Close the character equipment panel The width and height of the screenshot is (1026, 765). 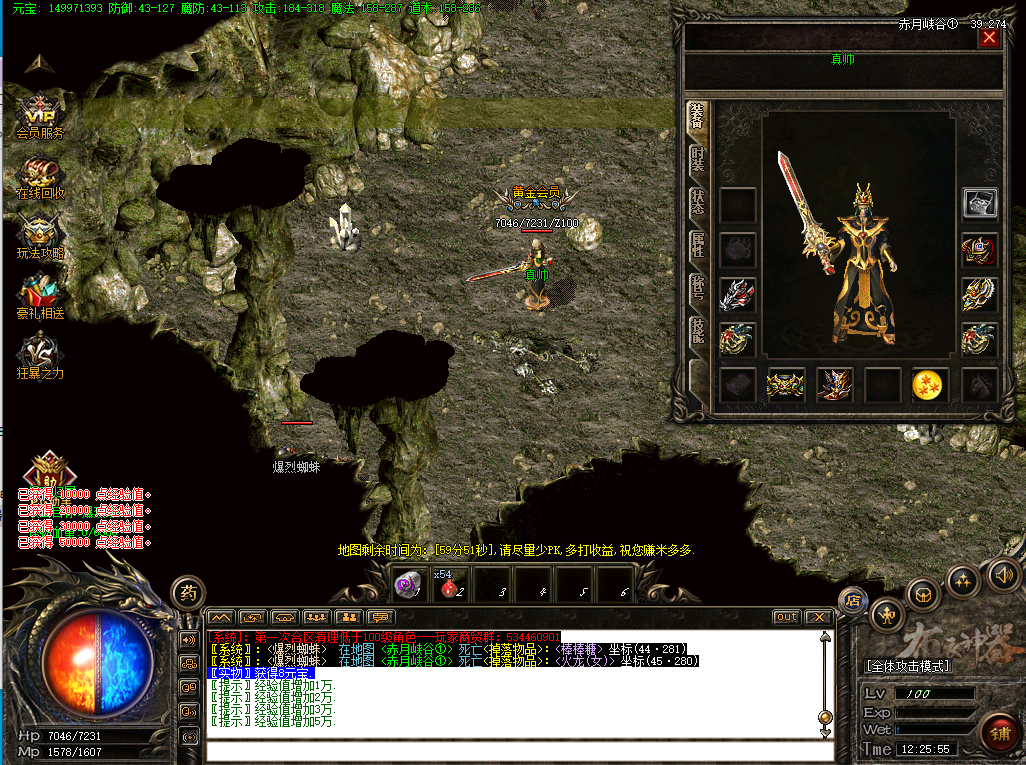[x=989, y=38]
